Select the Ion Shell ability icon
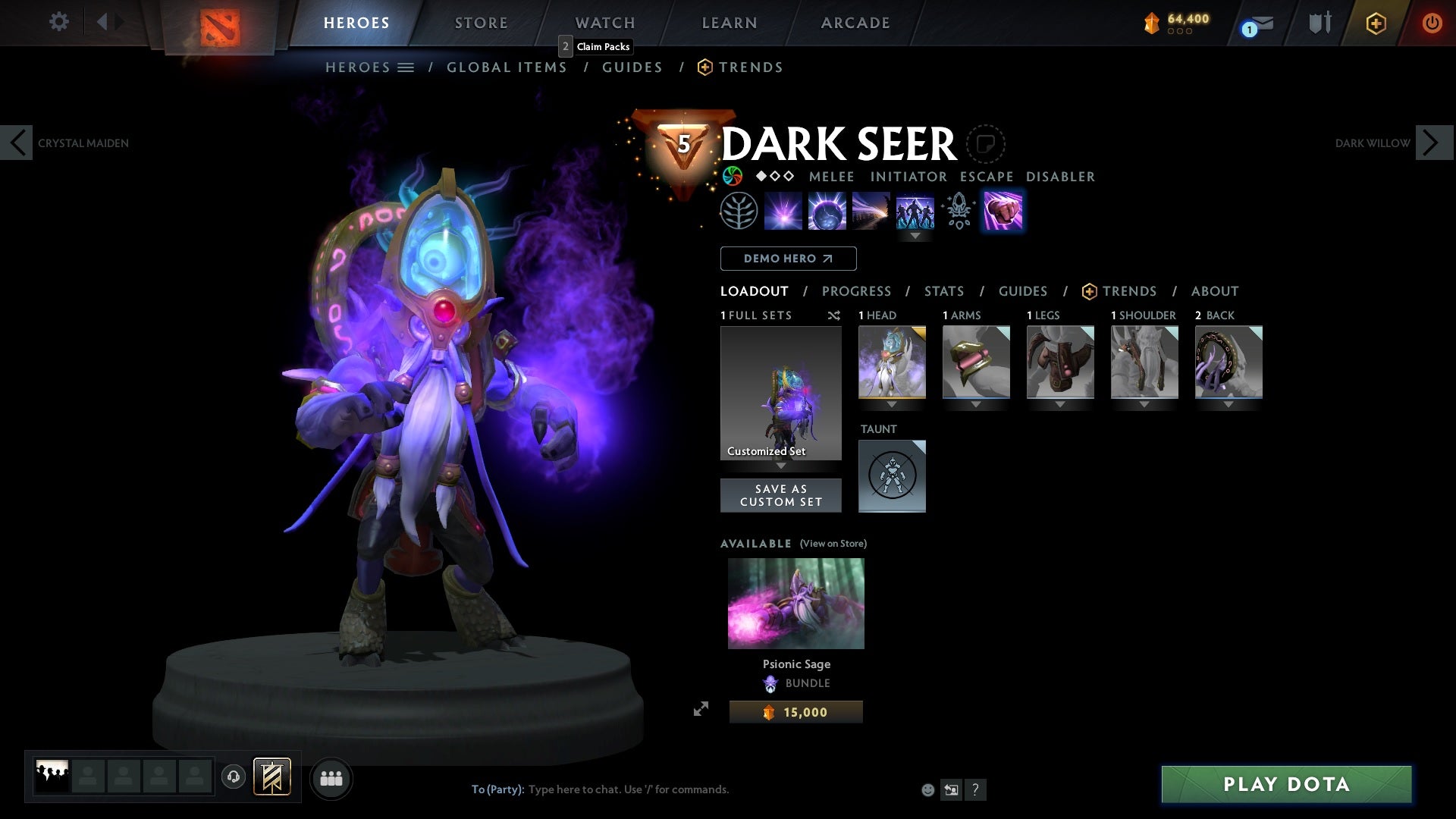 tap(827, 210)
